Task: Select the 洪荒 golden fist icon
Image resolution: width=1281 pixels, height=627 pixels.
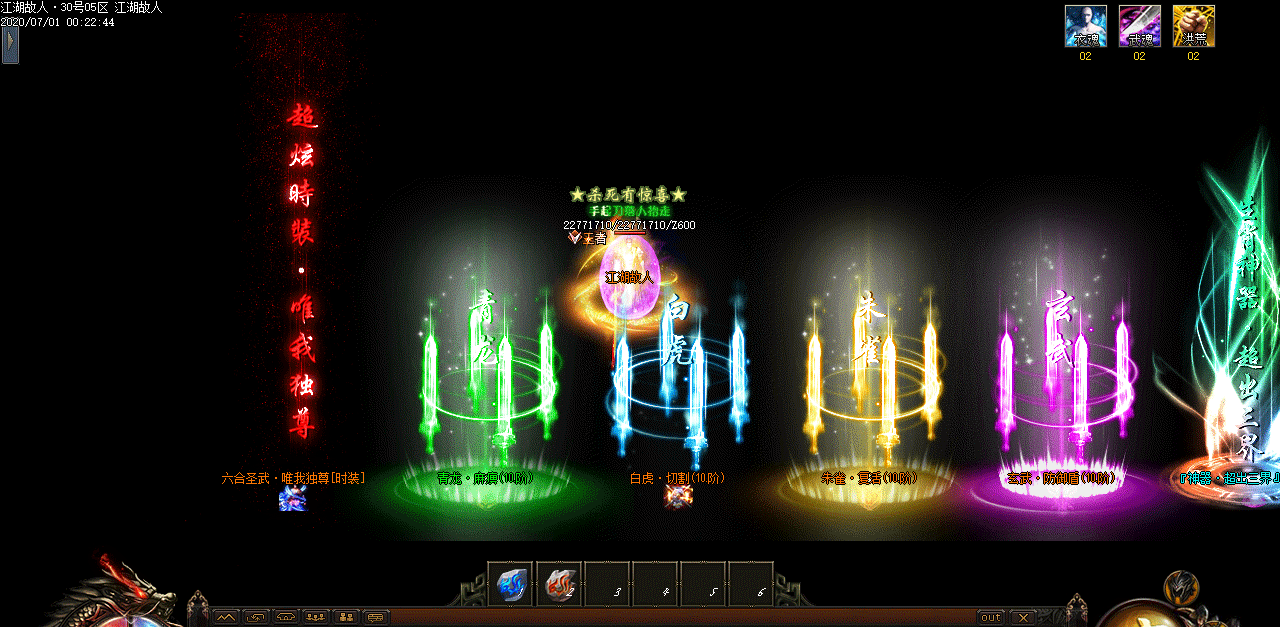Action: tap(1193, 26)
